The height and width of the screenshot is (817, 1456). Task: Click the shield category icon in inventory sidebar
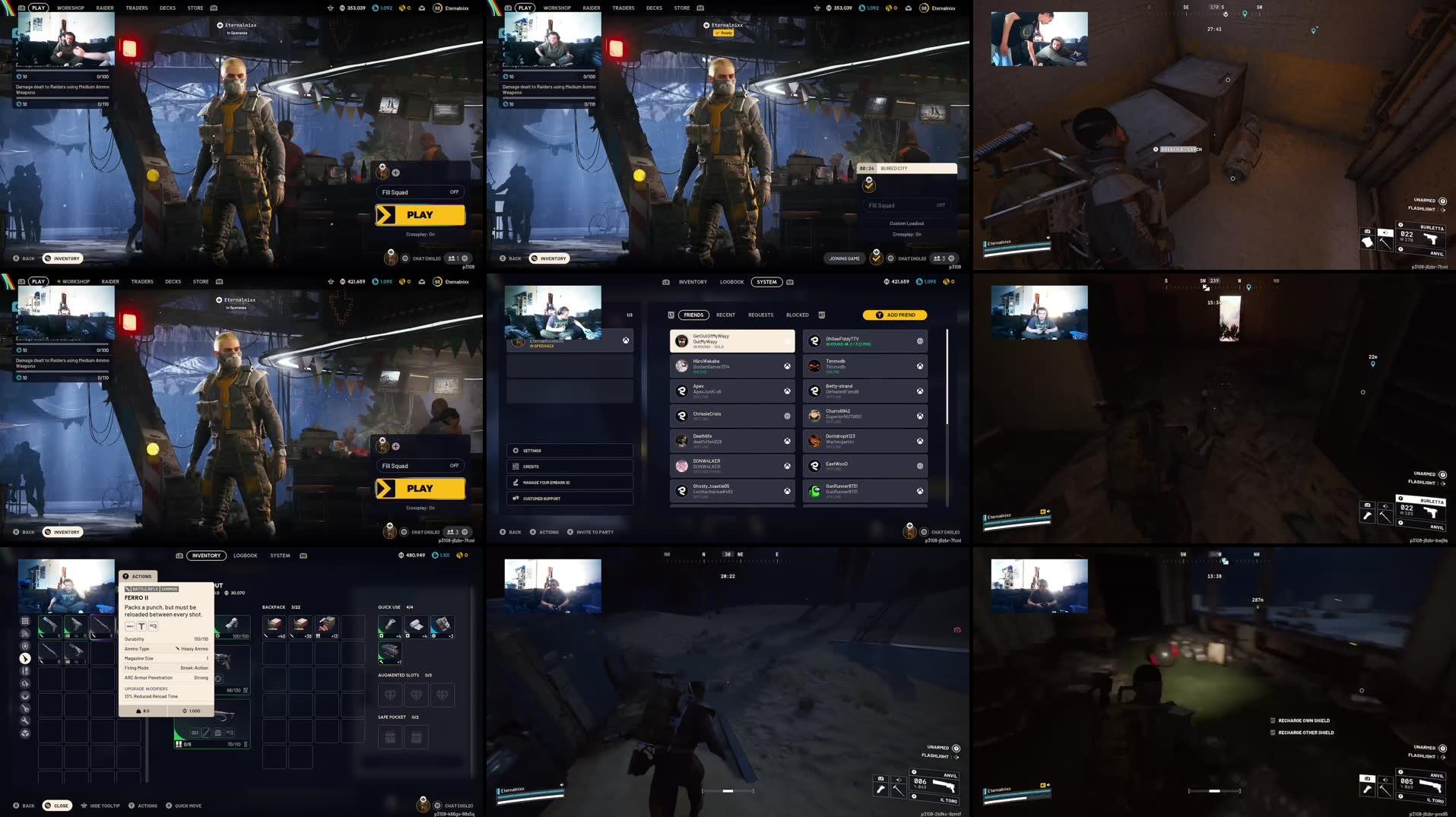pos(25,647)
